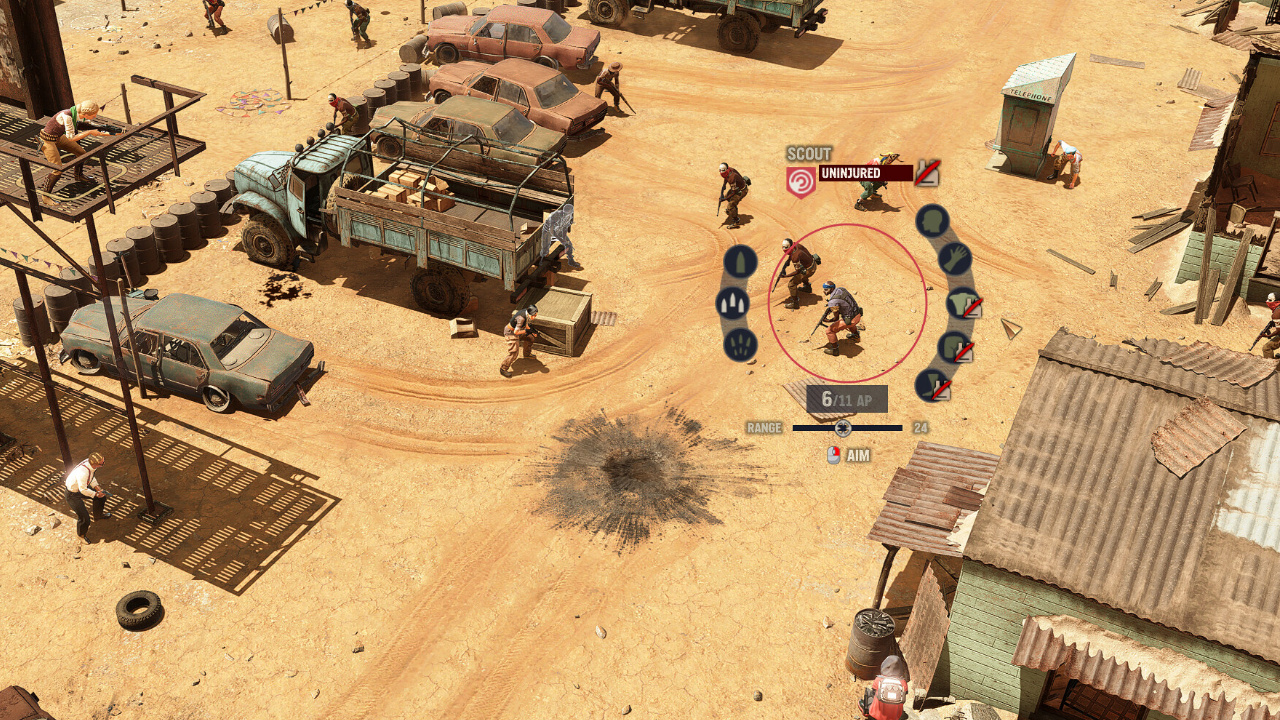The height and width of the screenshot is (720, 1280).
Task: Target the enemy's torso
Action: pos(963,303)
